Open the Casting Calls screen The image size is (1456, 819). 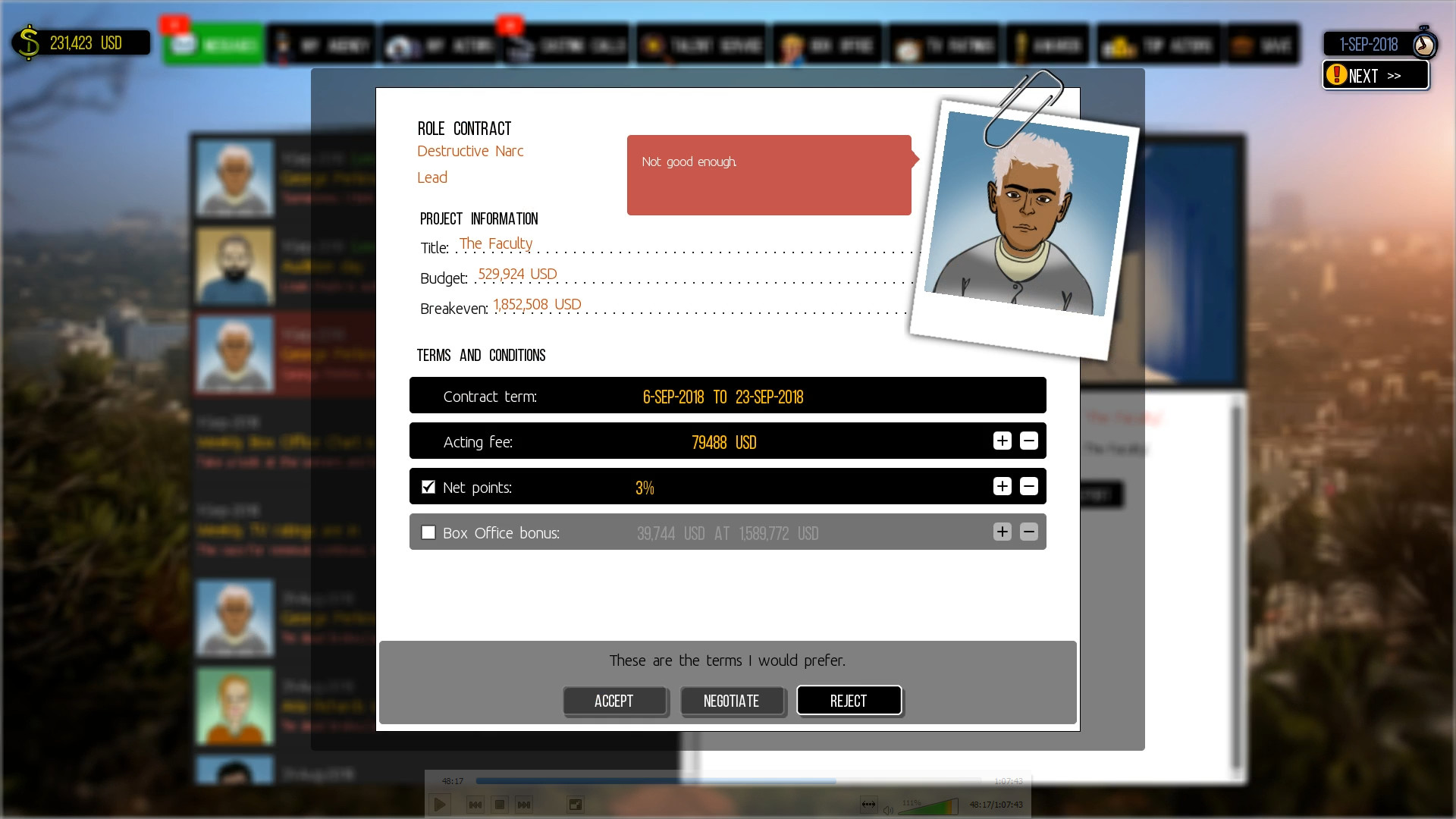click(567, 43)
